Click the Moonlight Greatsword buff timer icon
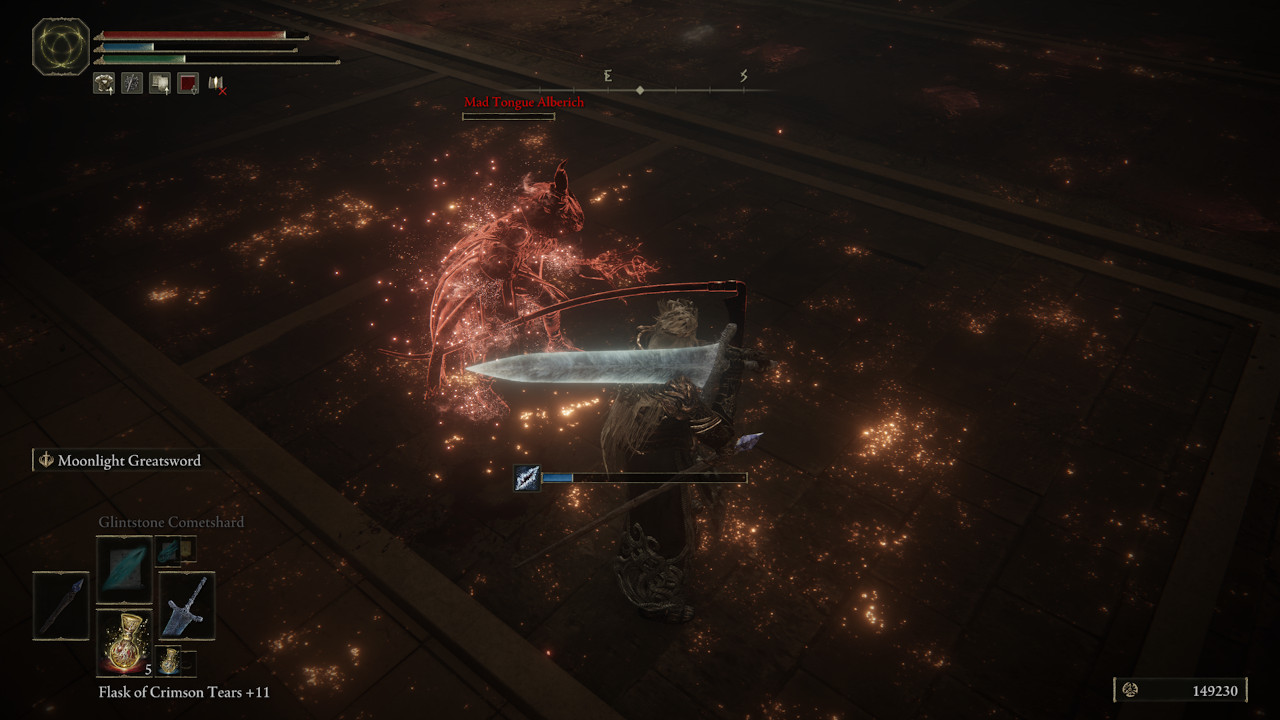The width and height of the screenshot is (1280, 720). coord(527,478)
